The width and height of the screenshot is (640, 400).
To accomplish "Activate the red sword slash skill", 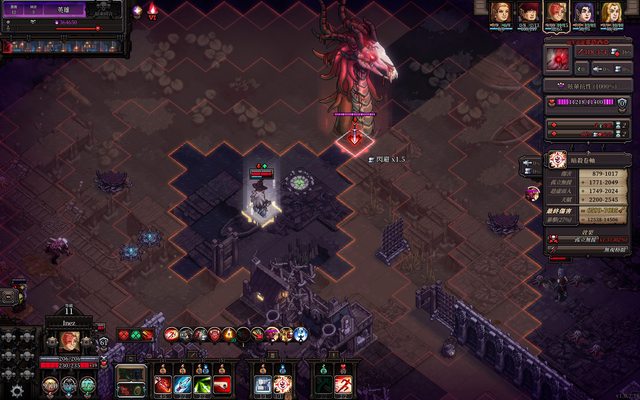I will pyautogui.click(x=163, y=384).
